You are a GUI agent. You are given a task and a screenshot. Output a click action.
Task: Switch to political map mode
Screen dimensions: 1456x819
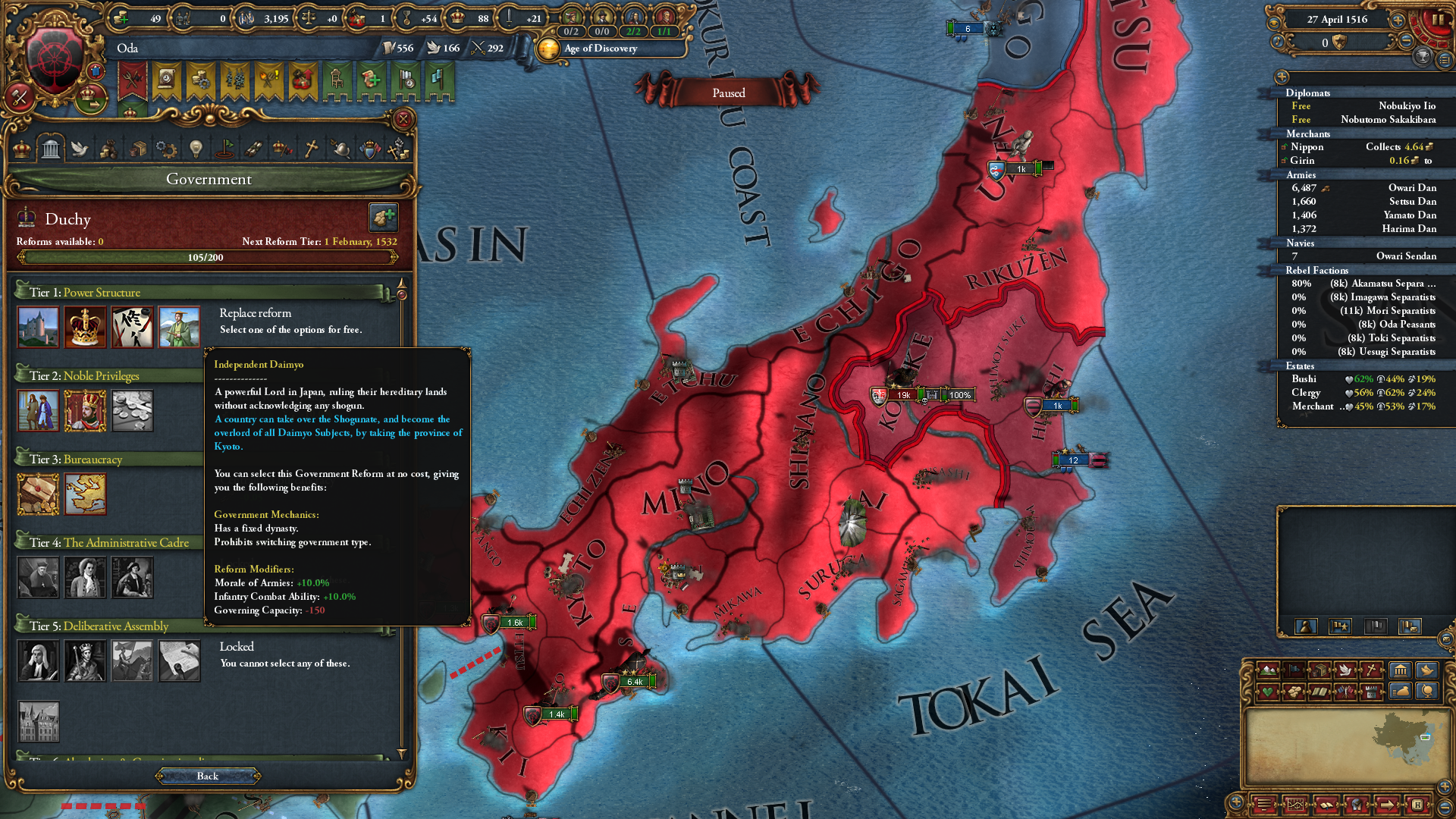click(x=1294, y=670)
